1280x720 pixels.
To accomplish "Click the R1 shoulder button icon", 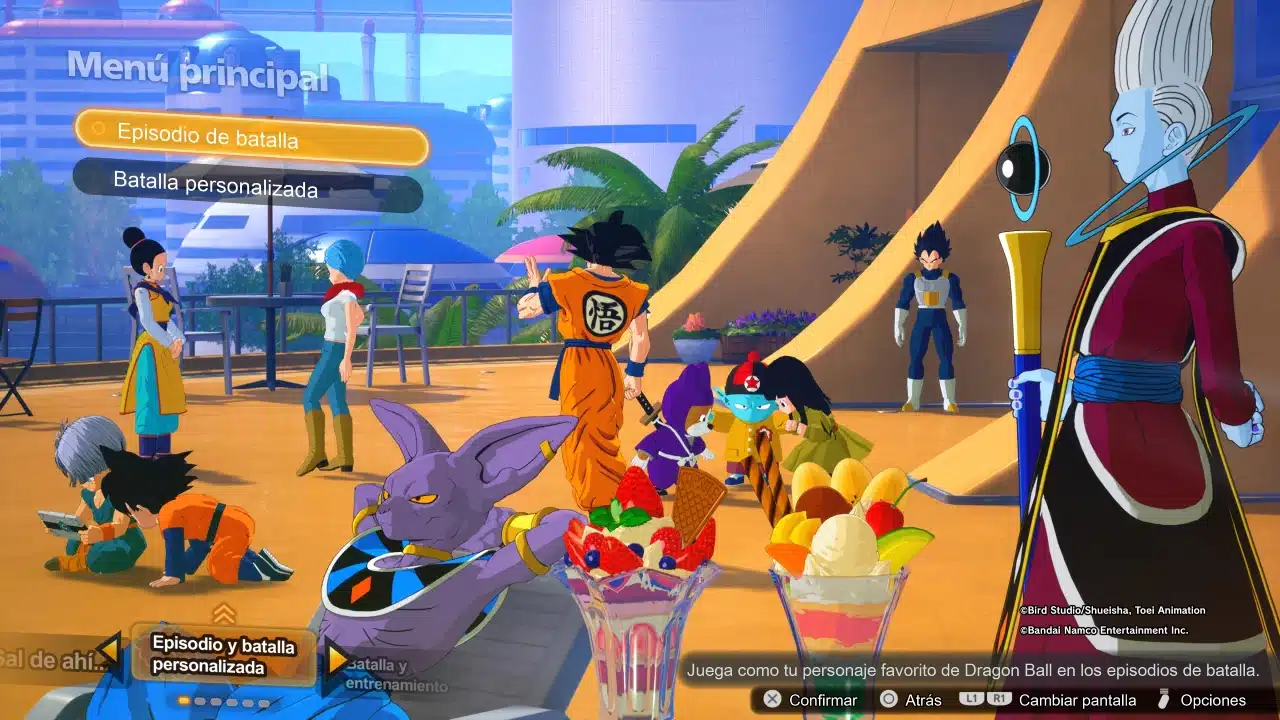I will click(1000, 700).
